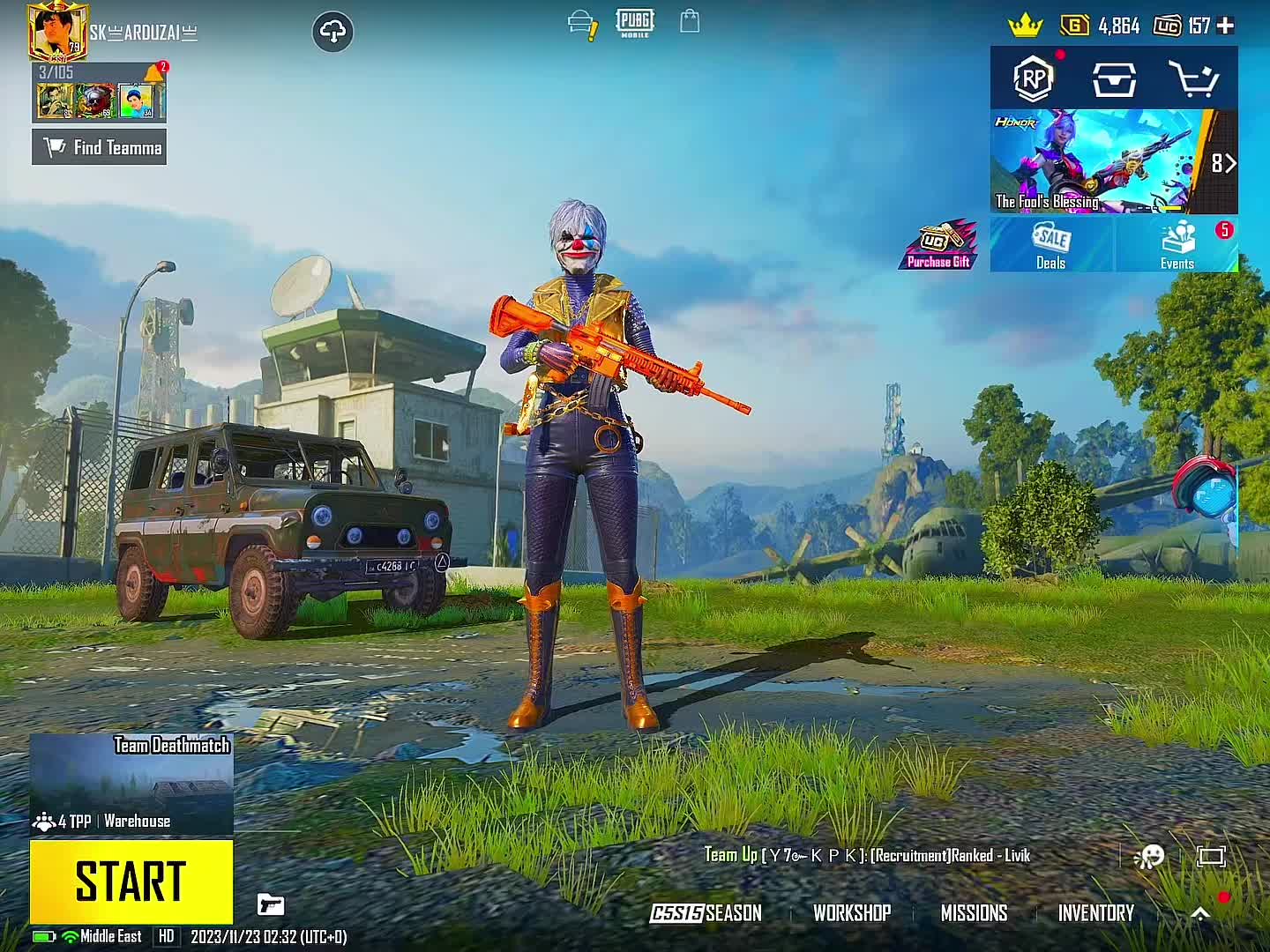Open the cloud download icon
The width and height of the screenshot is (1270, 952).
click(332, 33)
